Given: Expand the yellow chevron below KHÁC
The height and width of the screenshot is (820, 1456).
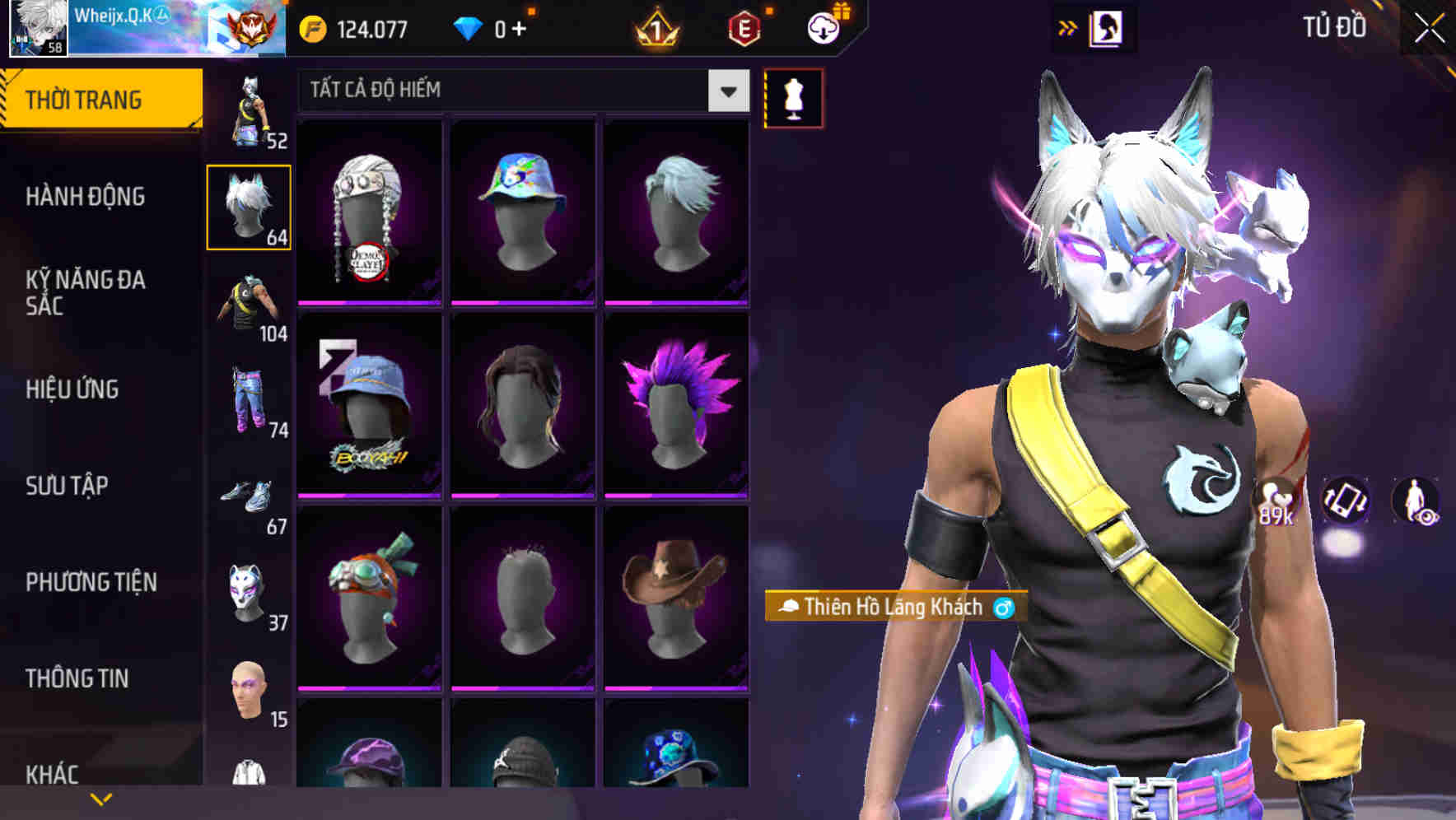Looking at the screenshot, I should coord(100,798).
